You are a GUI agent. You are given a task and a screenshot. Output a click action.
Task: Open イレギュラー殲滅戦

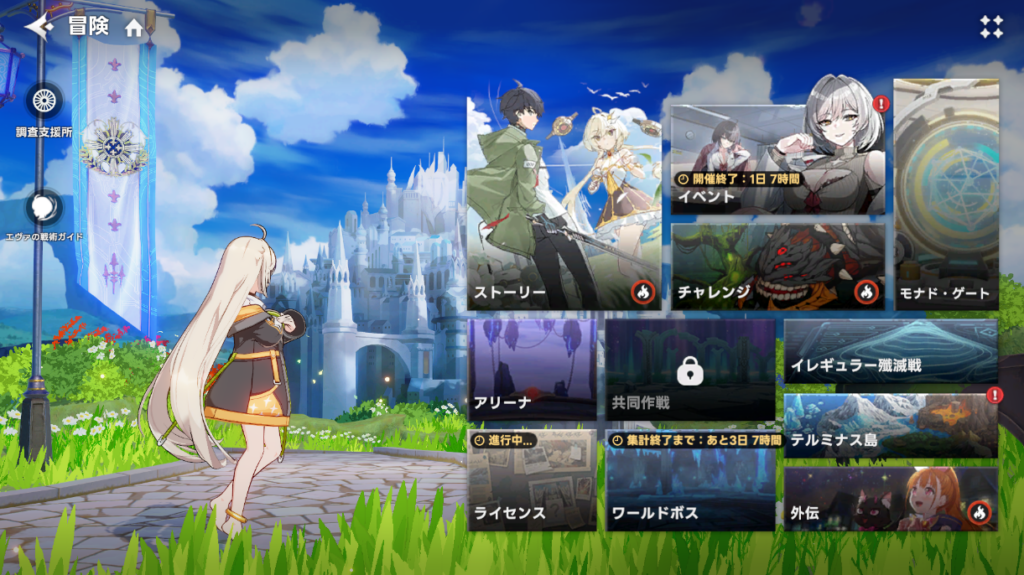[x=890, y=351]
